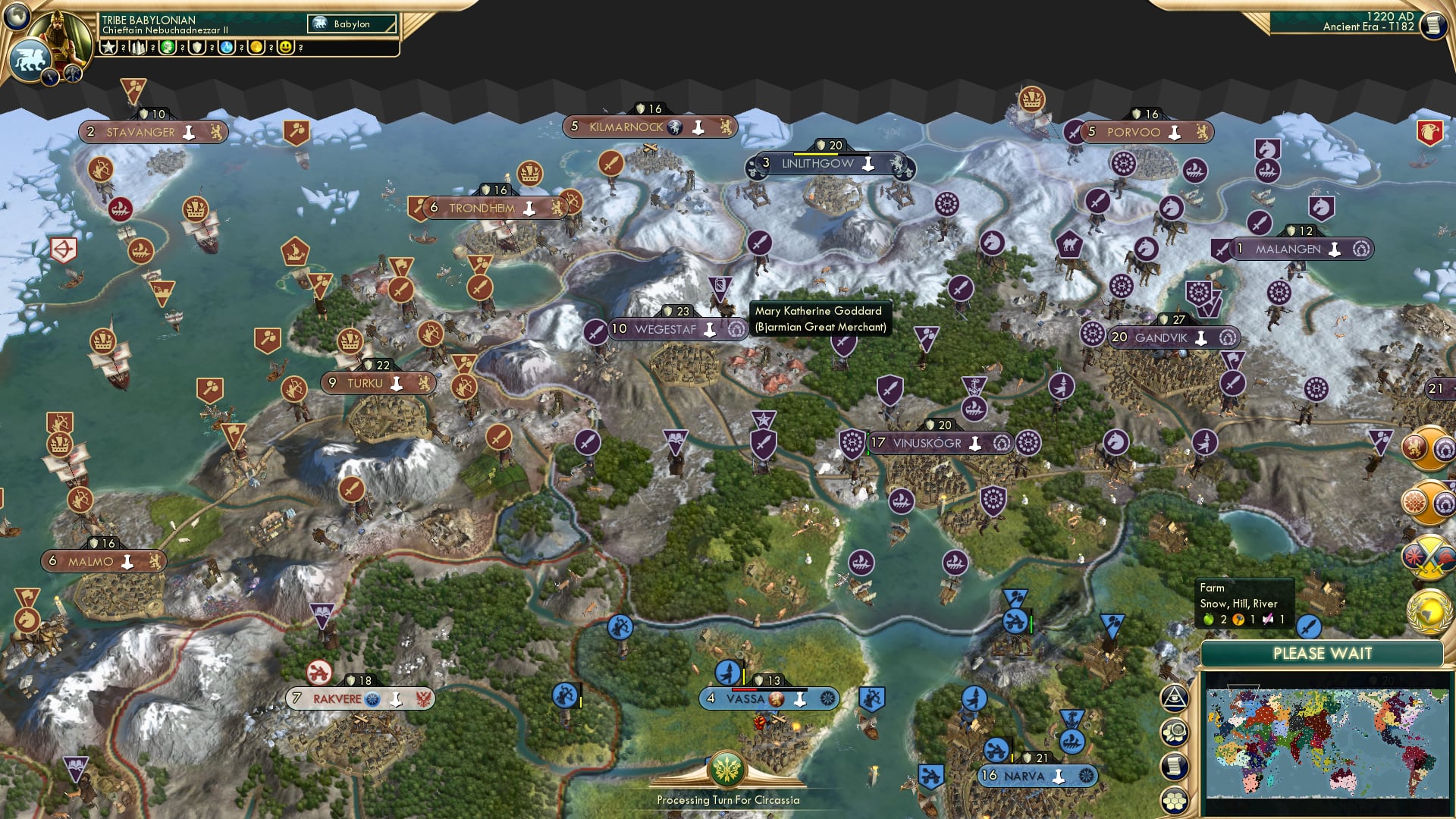1456x819 pixels.
Task: Open the all-seeing-eye overview icon near minimap
Action: [x=1174, y=697]
